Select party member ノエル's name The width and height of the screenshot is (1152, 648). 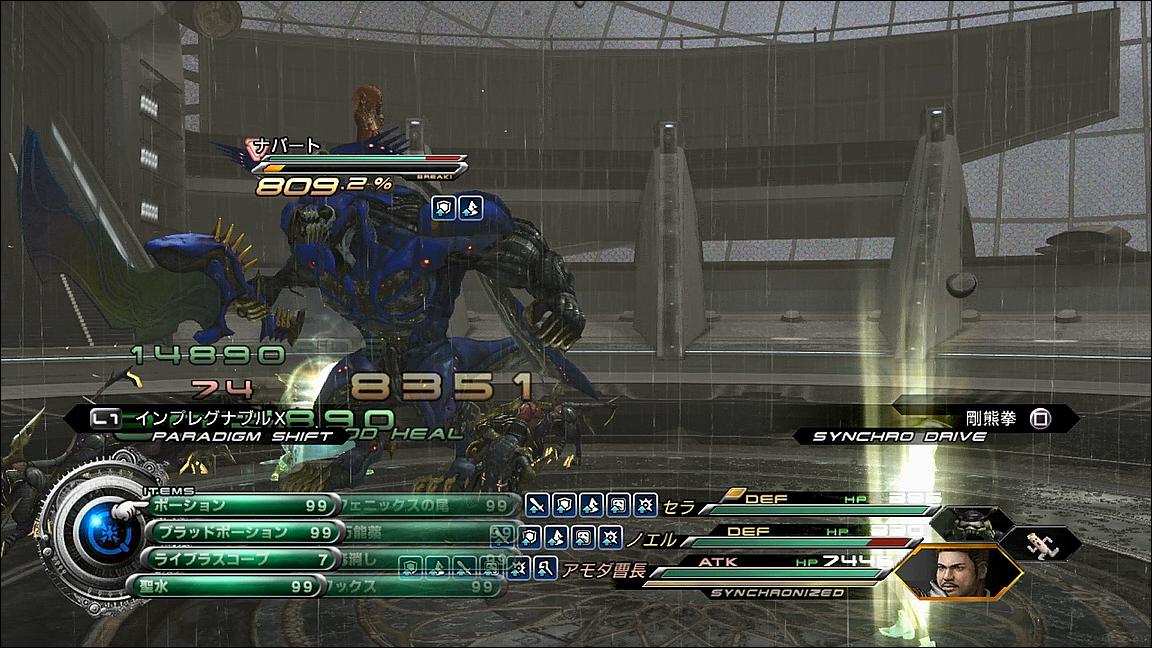point(651,540)
